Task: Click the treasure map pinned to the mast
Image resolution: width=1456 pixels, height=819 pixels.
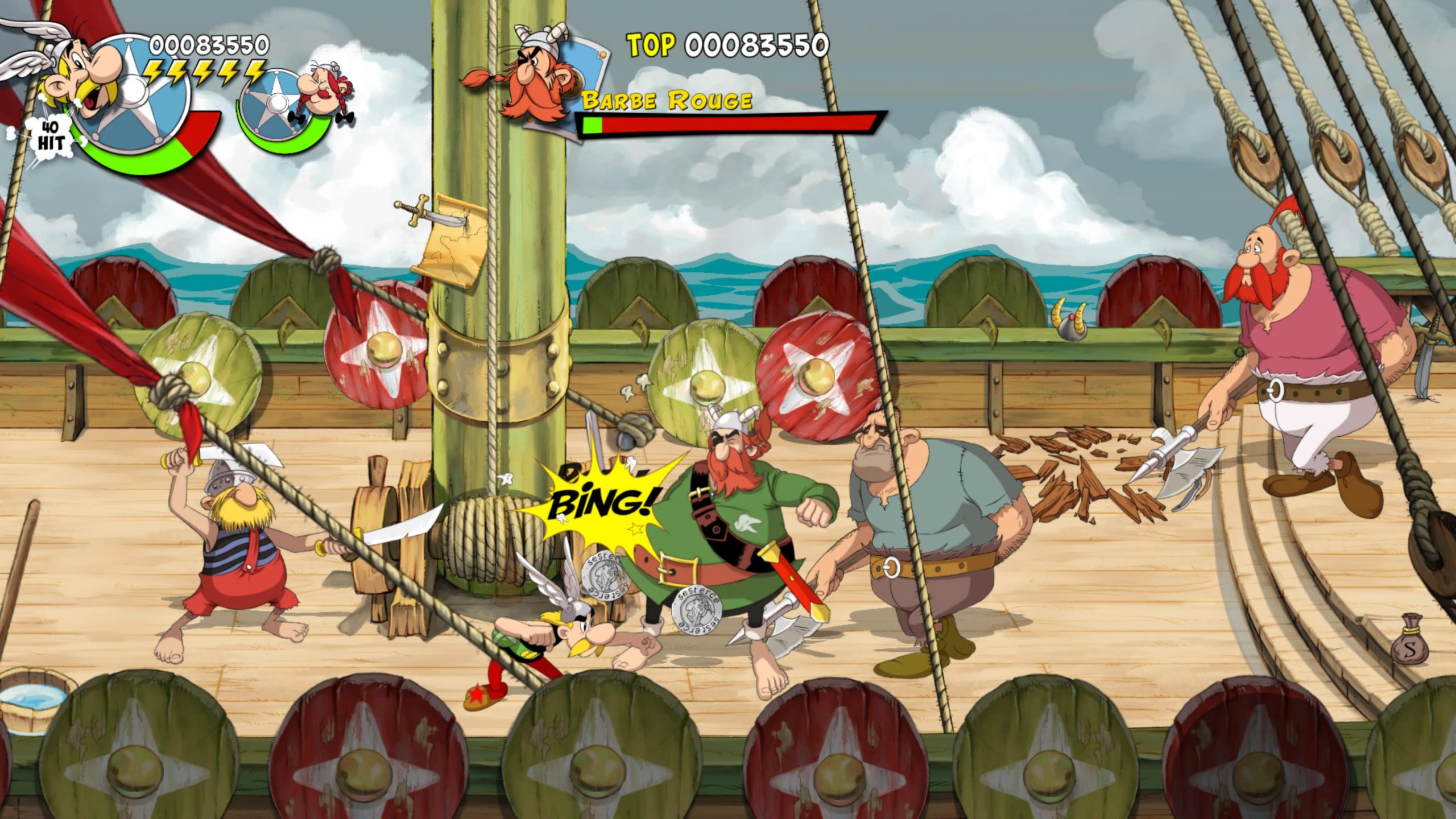Action: [452, 245]
